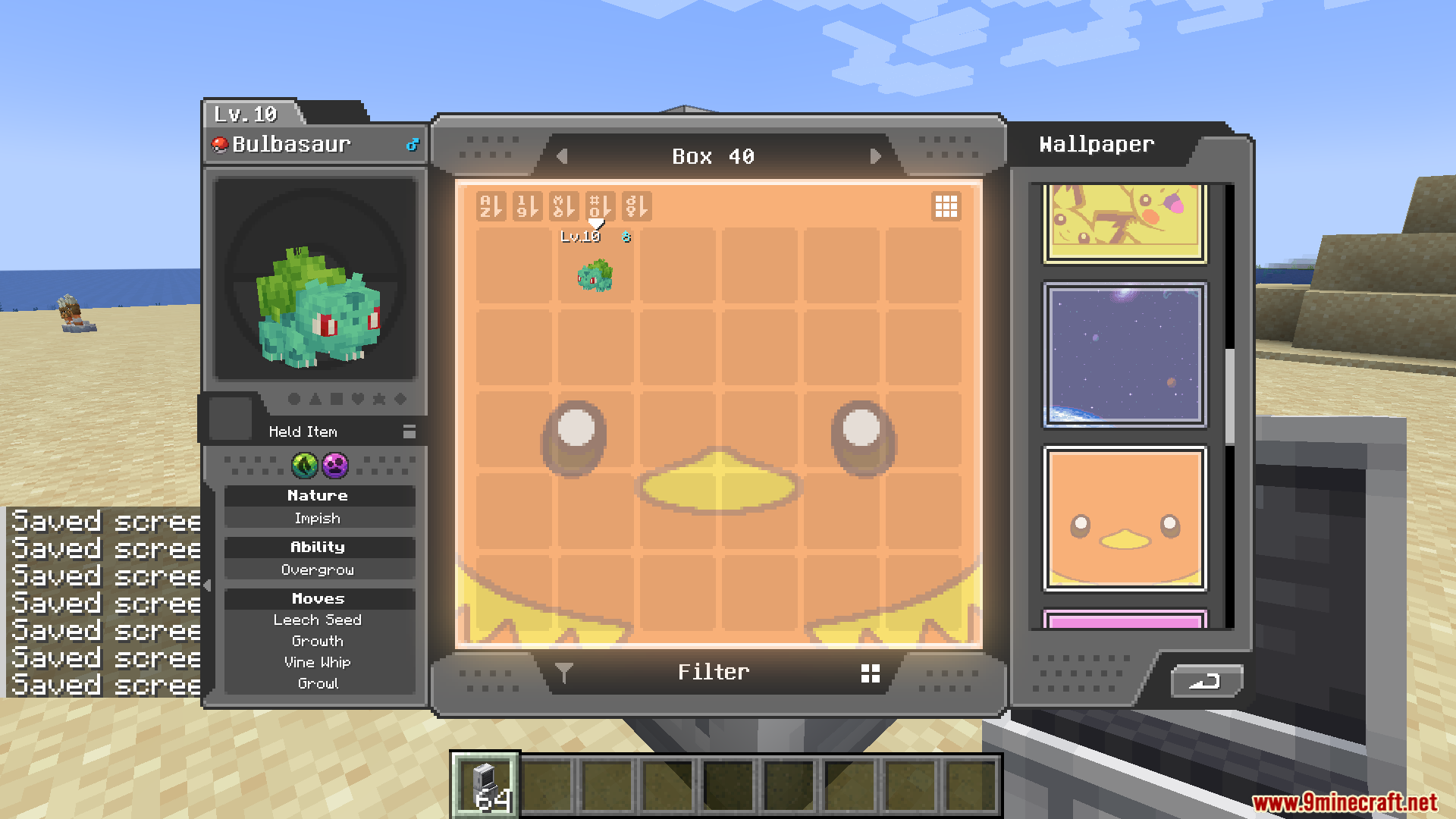Open the grid view icon above the box
Viewport: 1456px width, 819px height.
[946, 206]
